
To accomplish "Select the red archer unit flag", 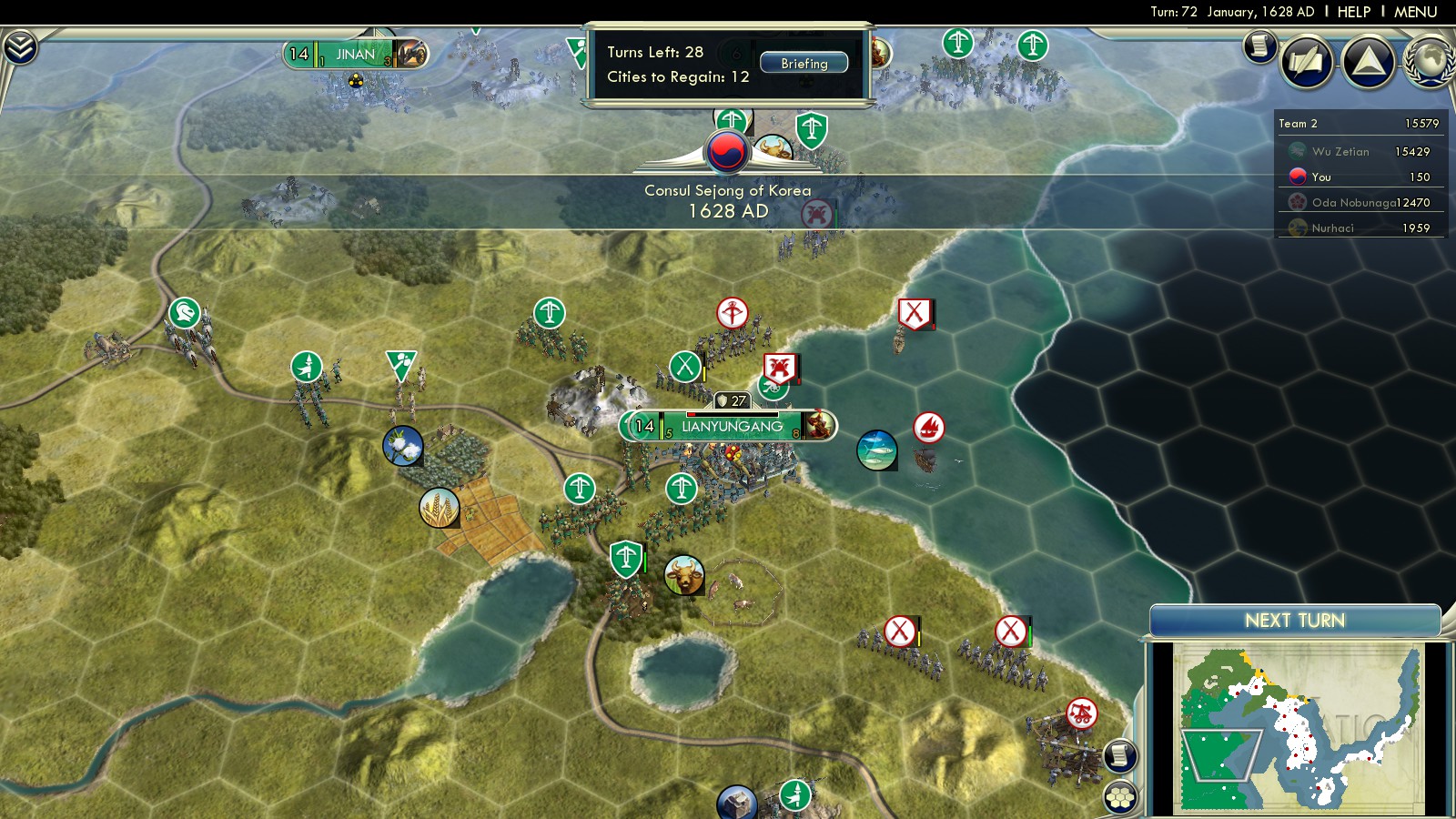I will click(732, 313).
